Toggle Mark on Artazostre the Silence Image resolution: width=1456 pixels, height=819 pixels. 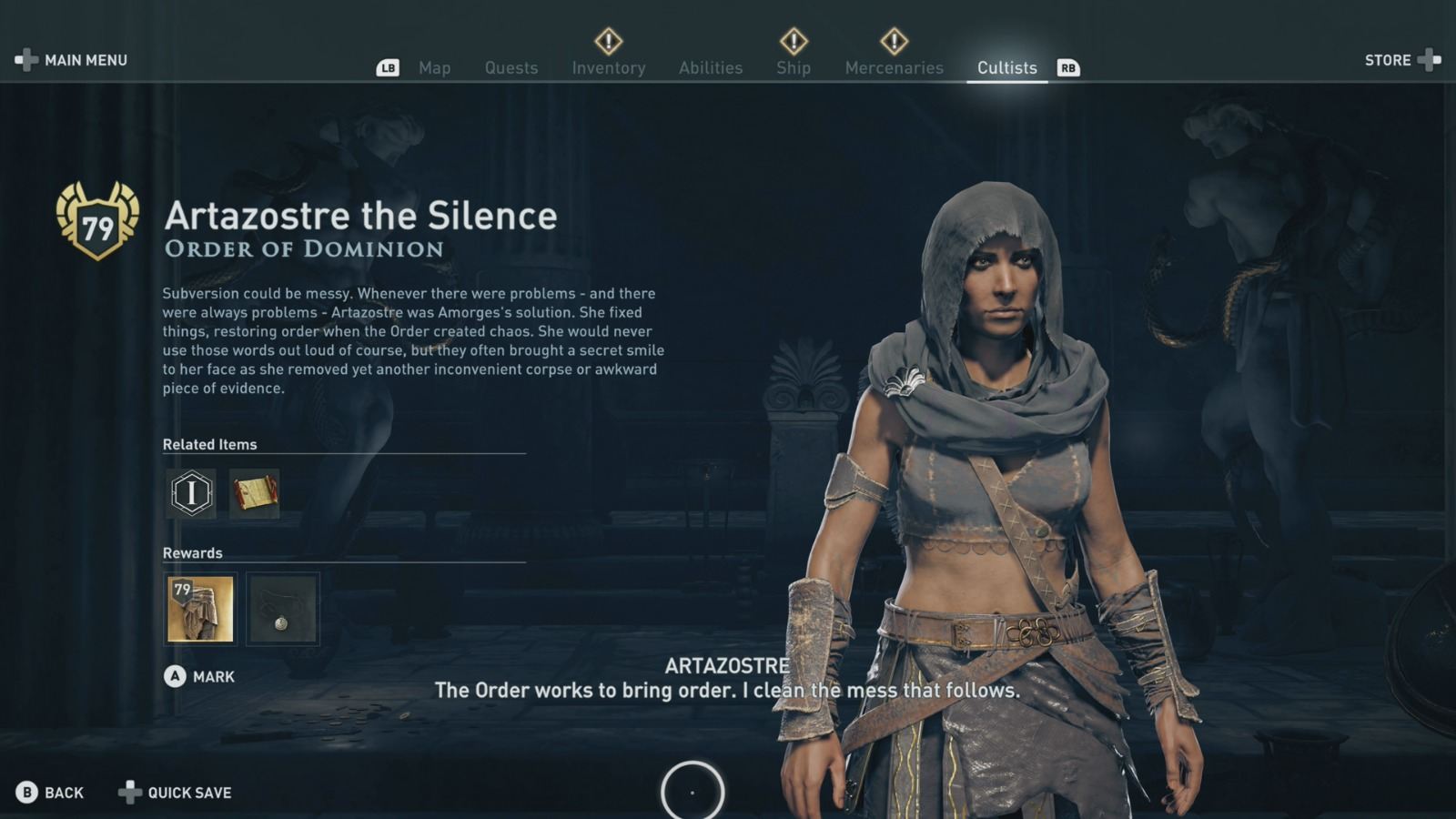coord(198,676)
